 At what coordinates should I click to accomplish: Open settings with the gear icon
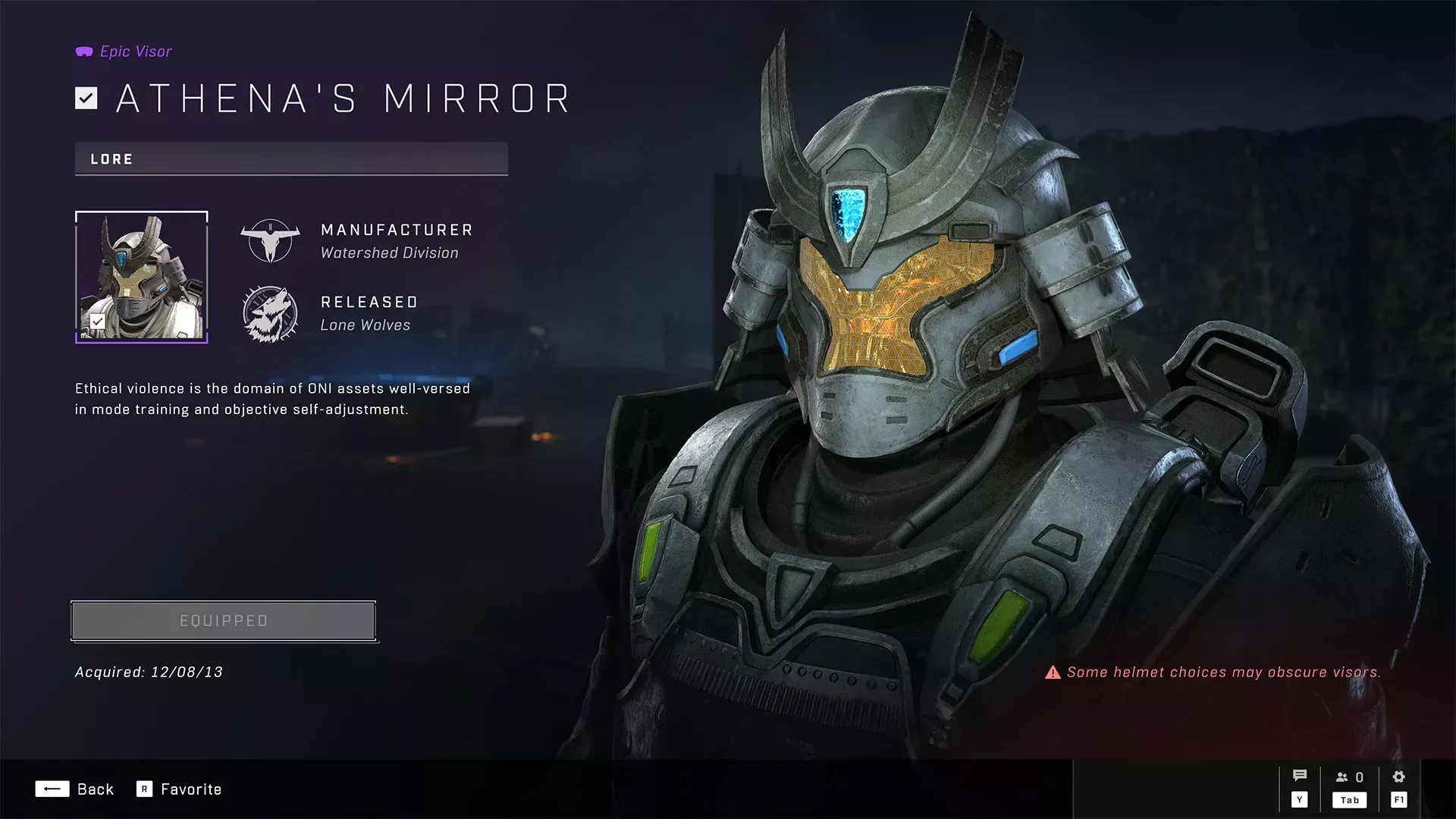[1398, 775]
